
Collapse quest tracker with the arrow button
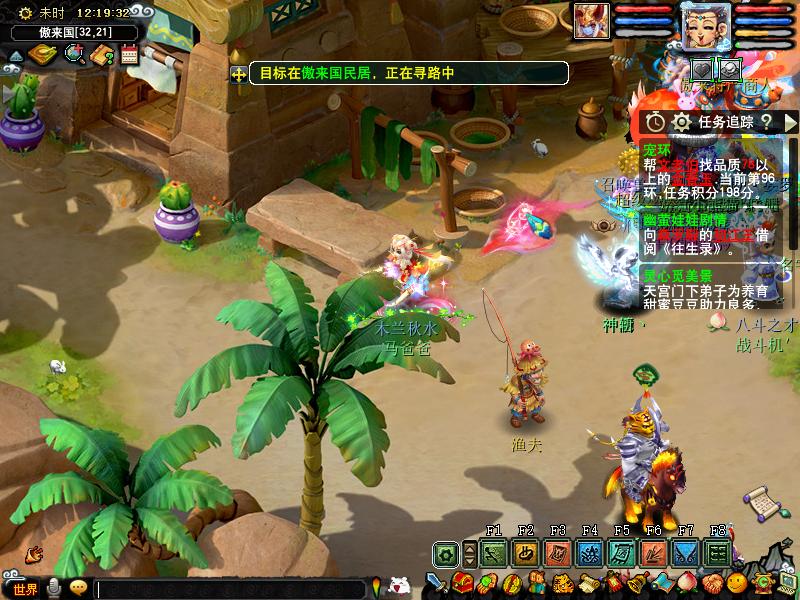click(x=790, y=121)
